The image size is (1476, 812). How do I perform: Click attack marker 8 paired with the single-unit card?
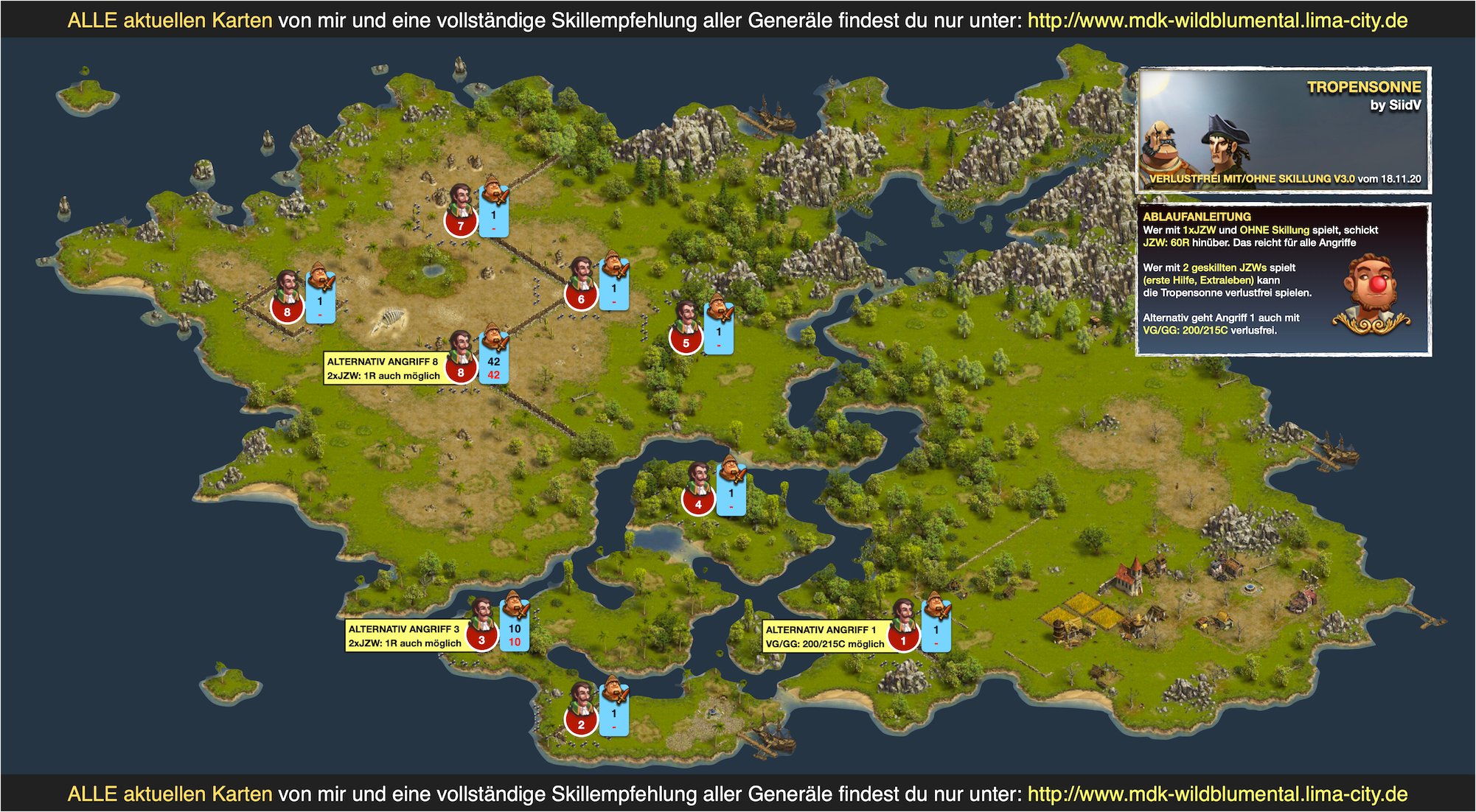pos(287,312)
